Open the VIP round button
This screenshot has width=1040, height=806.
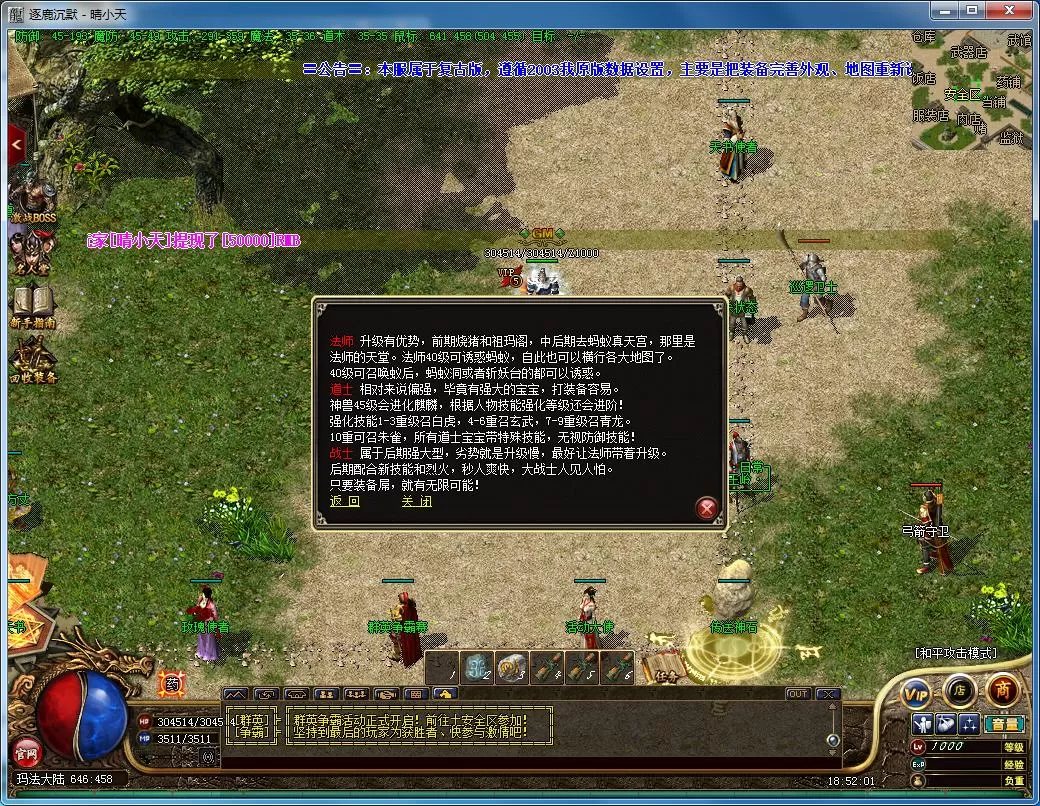pyautogui.click(x=916, y=692)
